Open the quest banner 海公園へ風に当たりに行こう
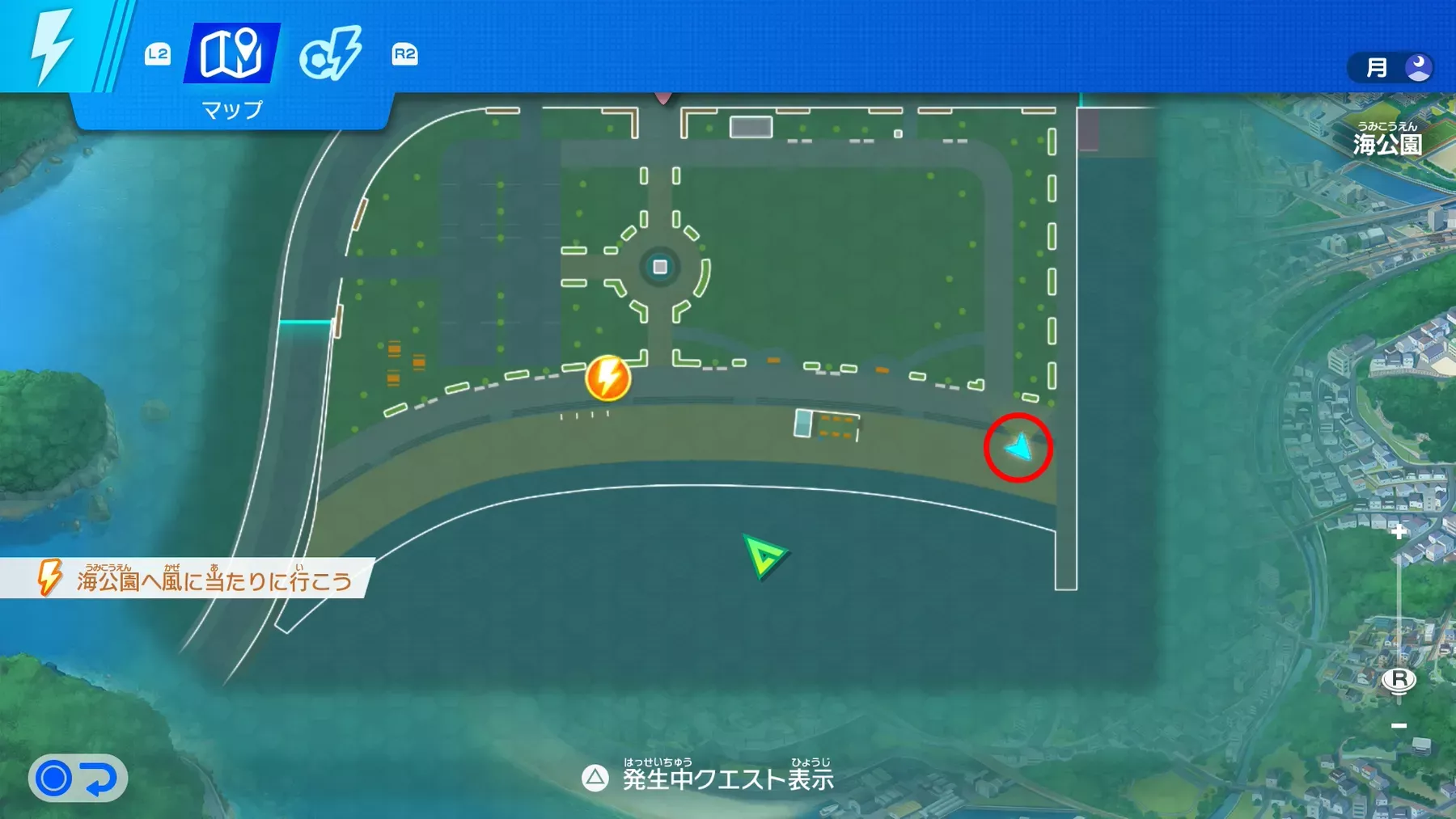This screenshot has height=819, width=1456. coord(202,577)
